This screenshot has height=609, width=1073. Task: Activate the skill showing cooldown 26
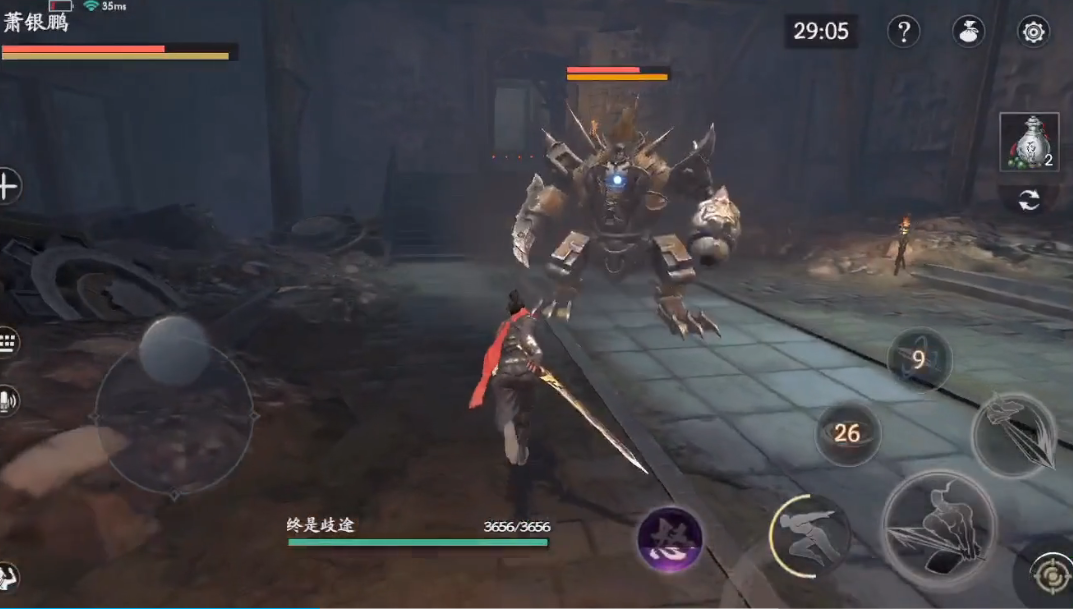(x=847, y=433)
